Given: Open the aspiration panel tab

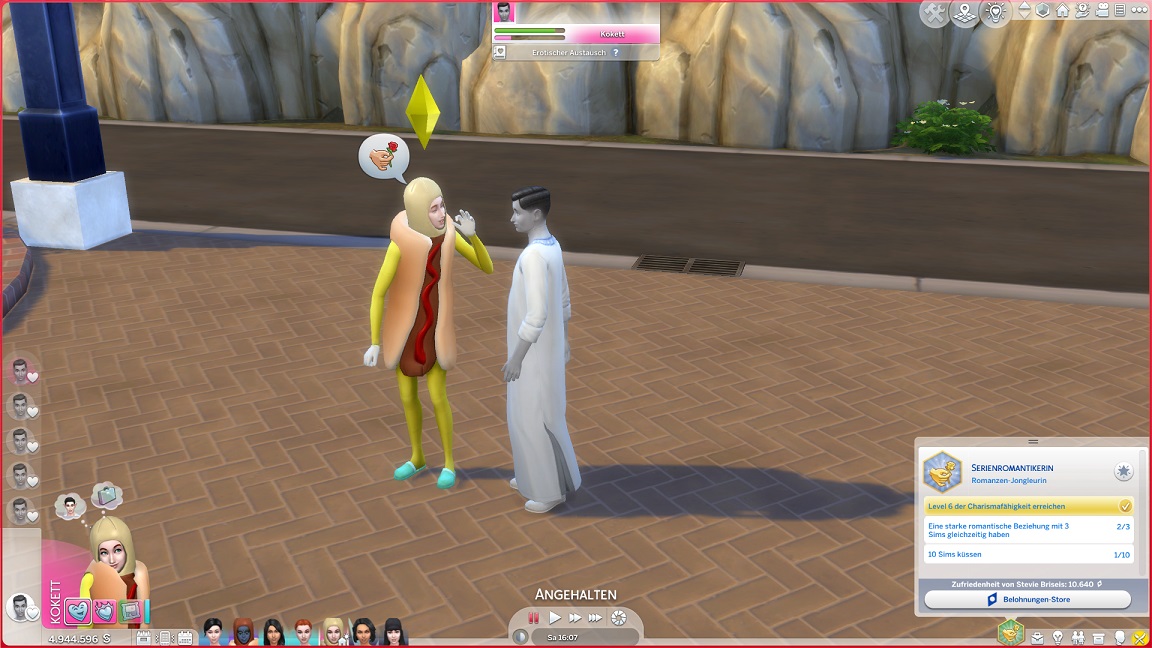Looking at the screenshot, I should coord(1011,632).
